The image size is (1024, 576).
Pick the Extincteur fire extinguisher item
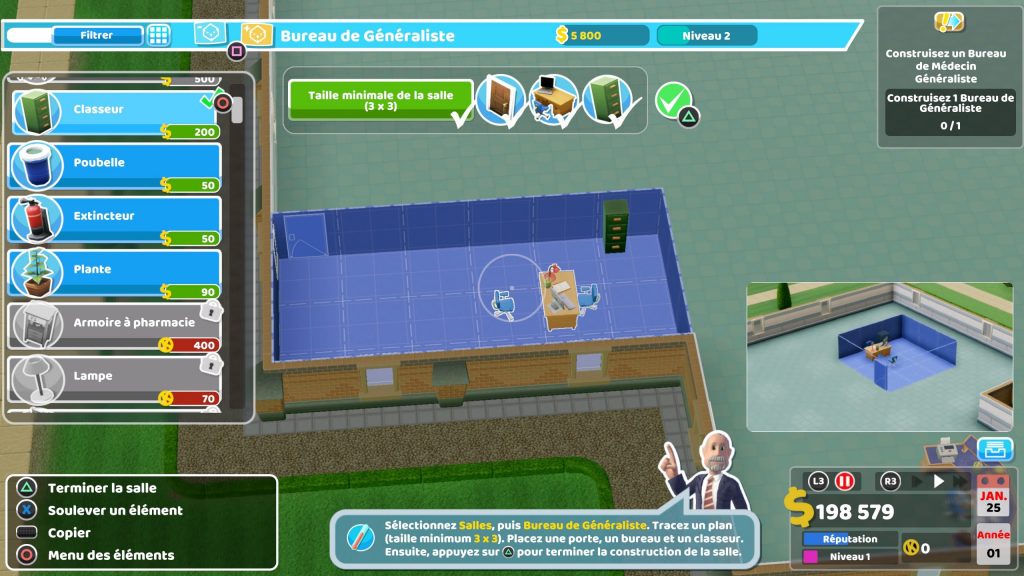pyautogui.click(x=114, y=219)
